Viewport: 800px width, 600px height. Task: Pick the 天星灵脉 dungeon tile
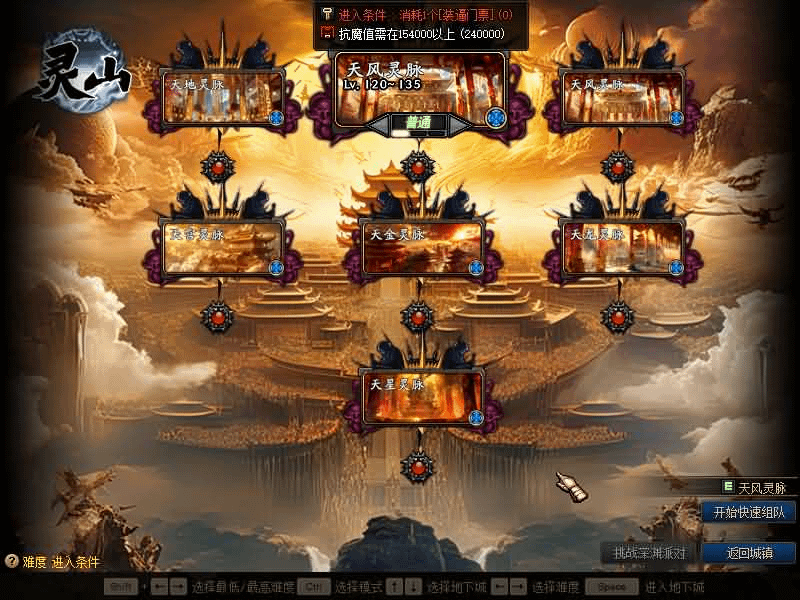point(422,397)
